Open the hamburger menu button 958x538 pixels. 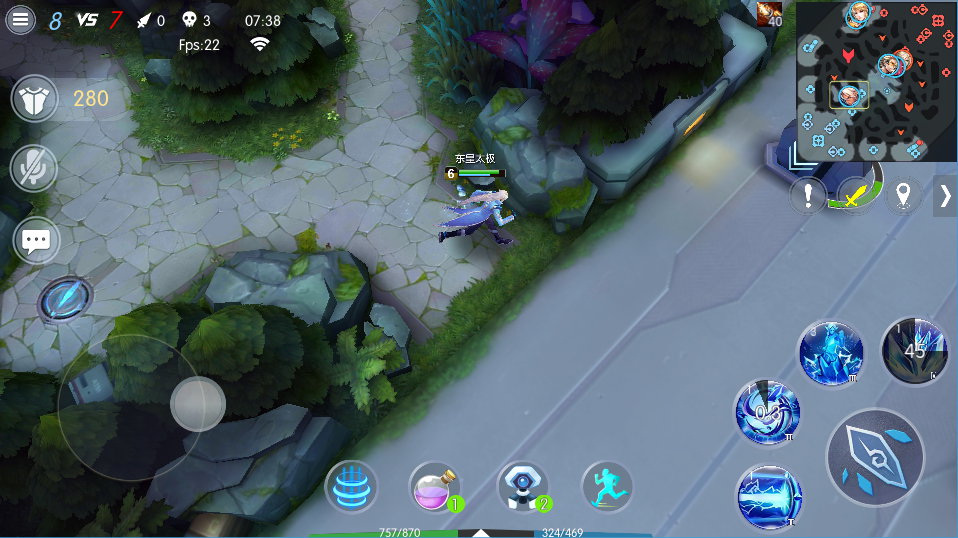point(21,20)
